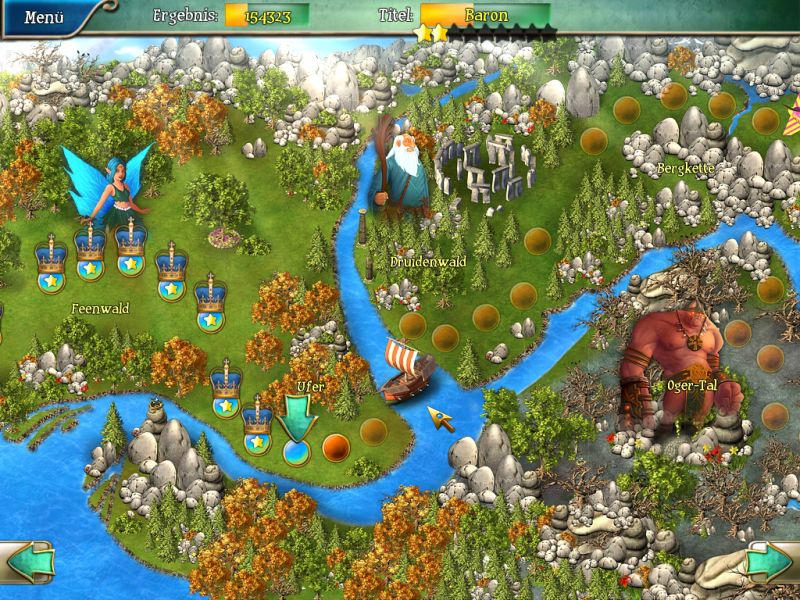
Task: Select the level marked by the green arrow
Action: click(x=297, y=451)
